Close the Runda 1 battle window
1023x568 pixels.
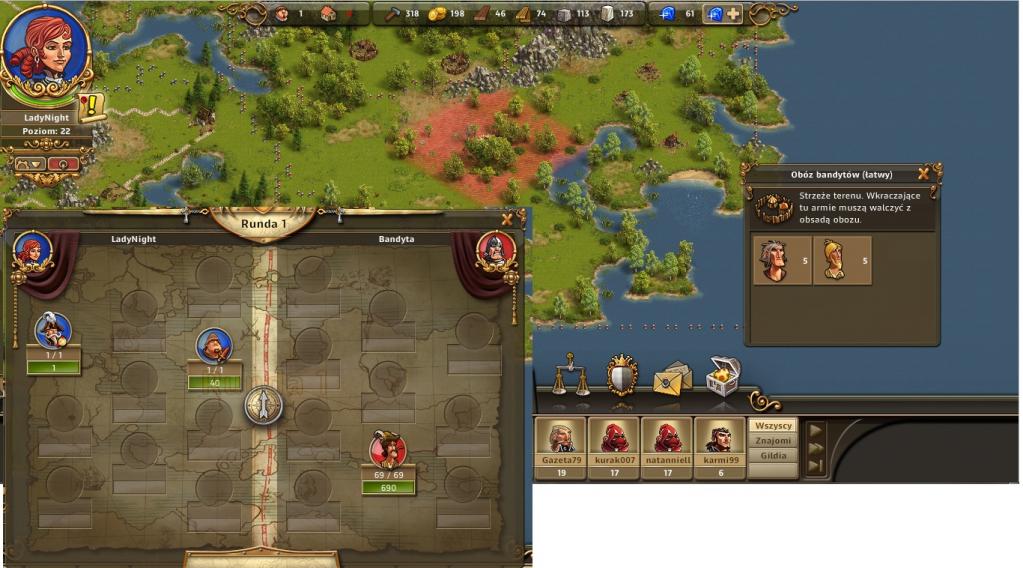click(x=507, y=220)
